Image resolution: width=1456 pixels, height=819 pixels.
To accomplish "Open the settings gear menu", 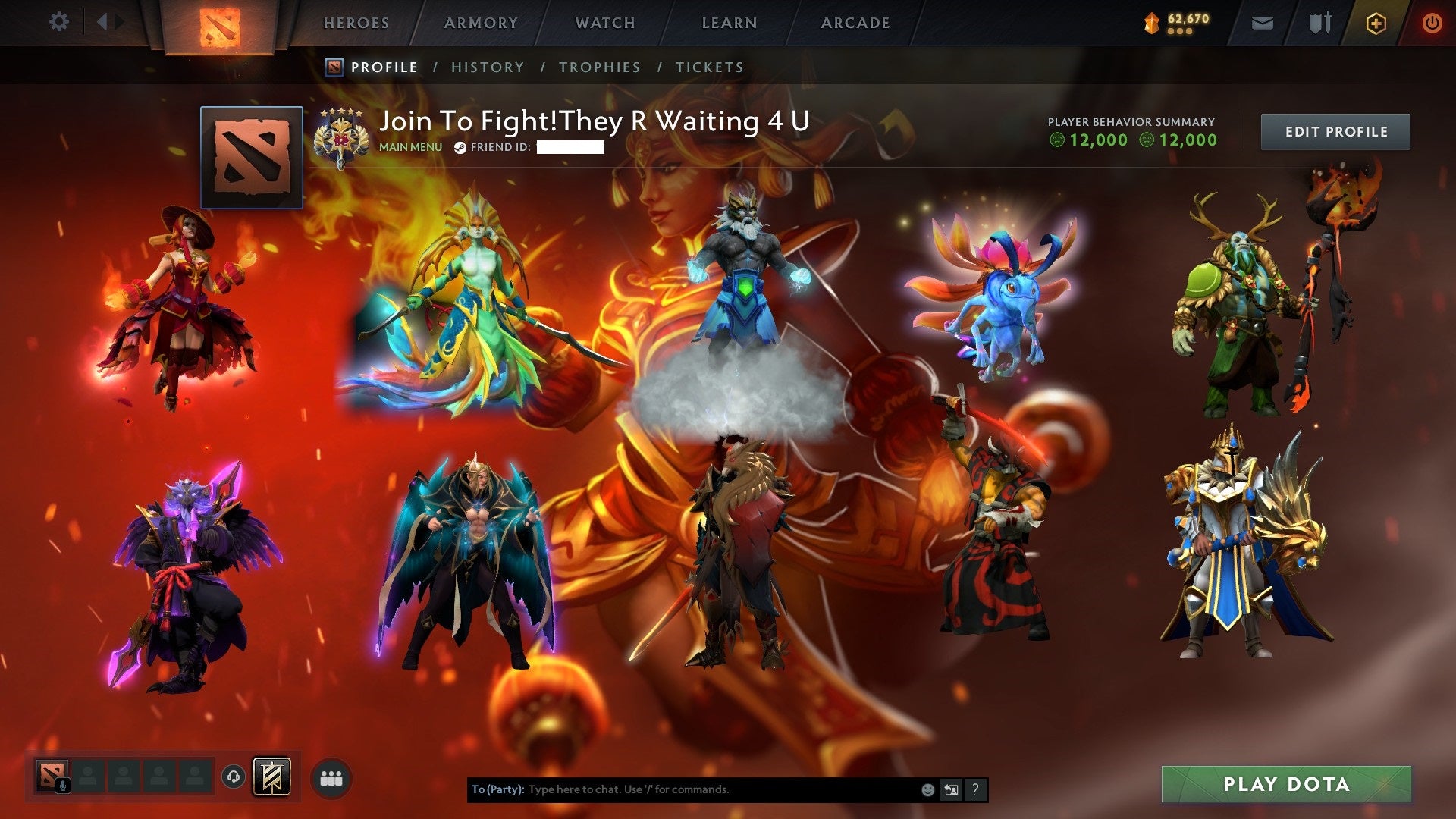I will (59, 21).
